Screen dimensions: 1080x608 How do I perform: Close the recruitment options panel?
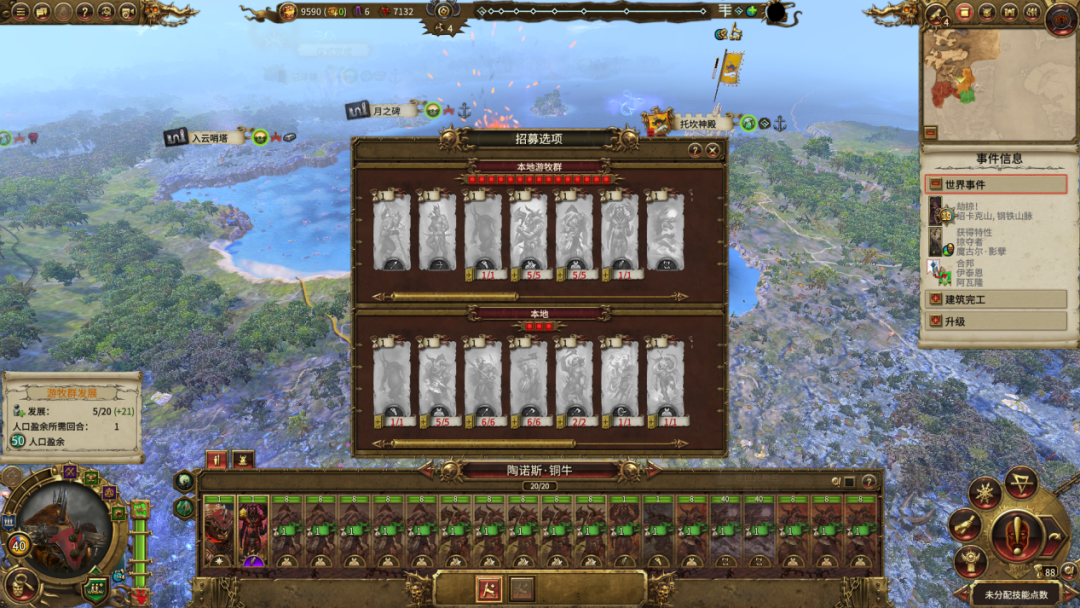pos(712,150)
